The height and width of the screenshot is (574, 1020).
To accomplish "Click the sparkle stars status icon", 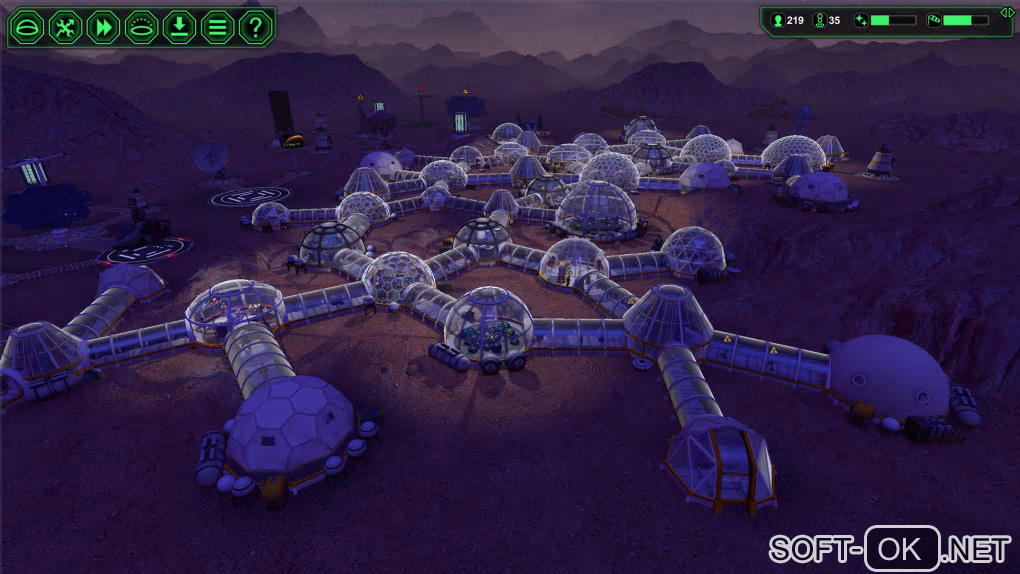I will pyautogui.click(x=861, y=20).
